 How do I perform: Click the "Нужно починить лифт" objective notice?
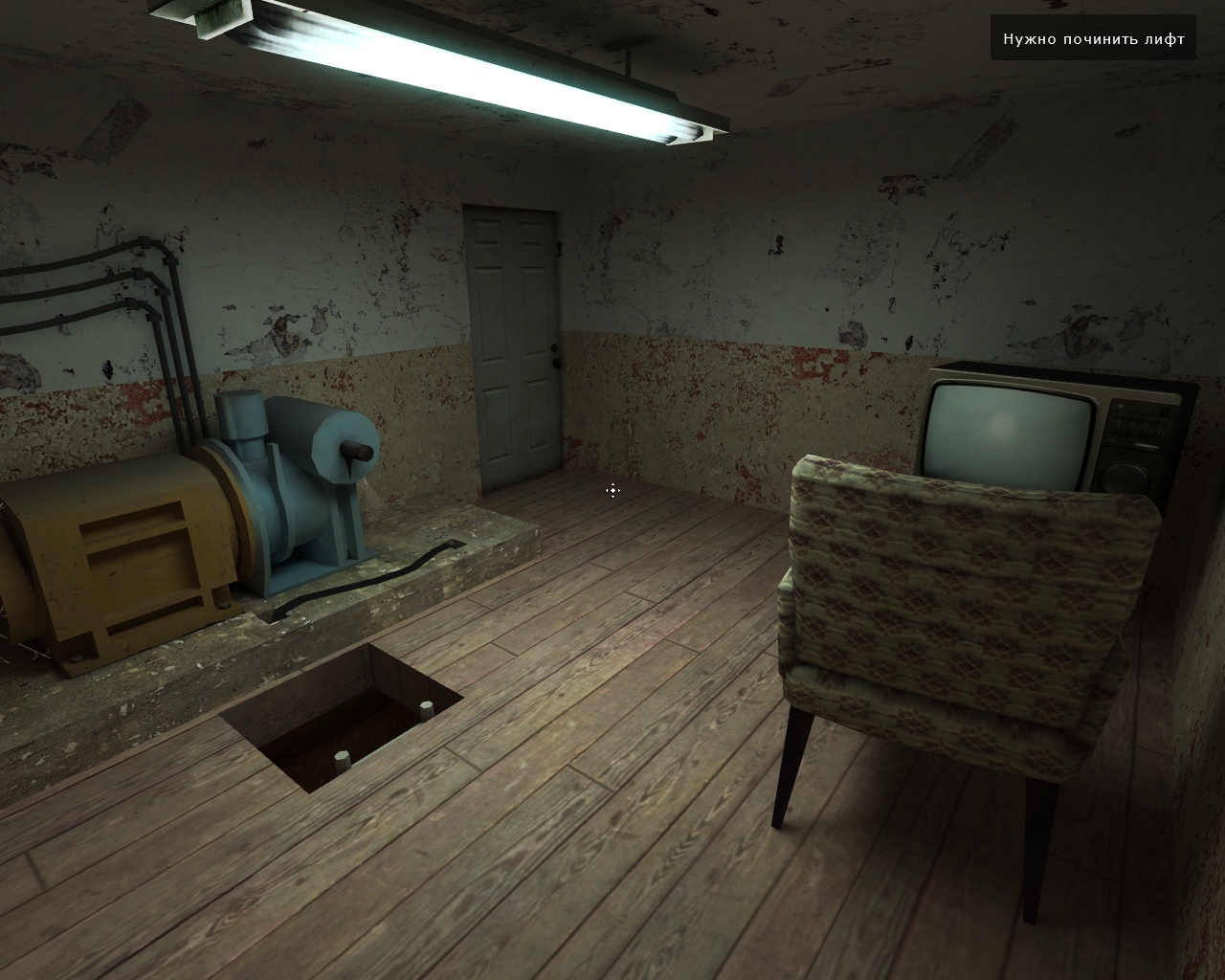1093,38
